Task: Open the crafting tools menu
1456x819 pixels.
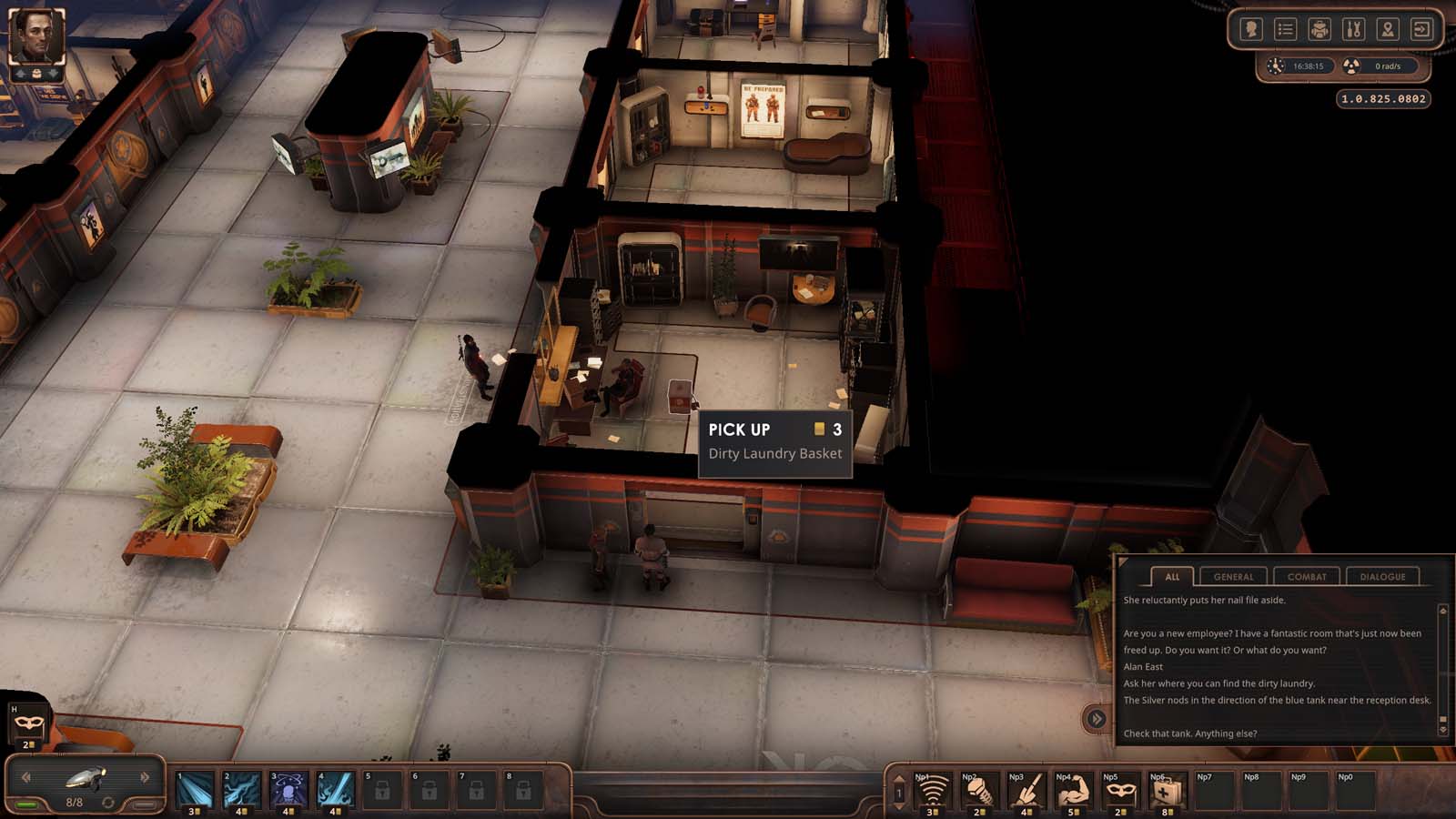Action: [1353, 30]
